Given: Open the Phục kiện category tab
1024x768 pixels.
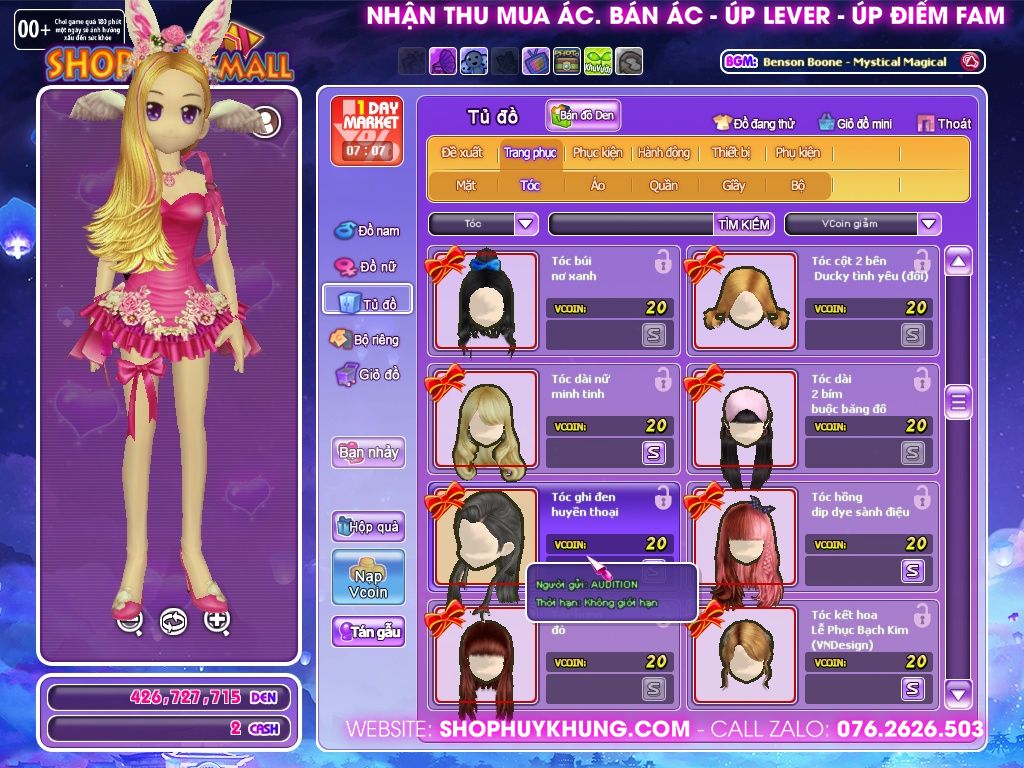Looking at the screenshot, I should pyautogui.click(x=597, y=153).
